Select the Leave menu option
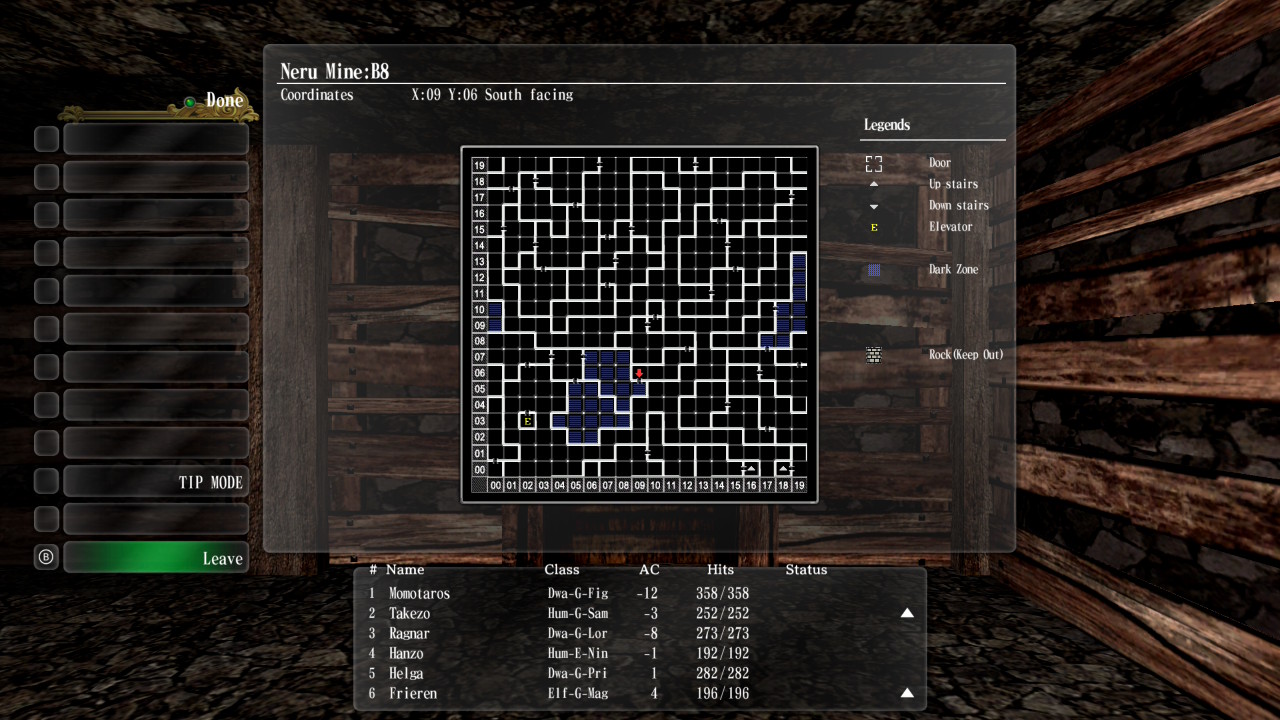 156,558
